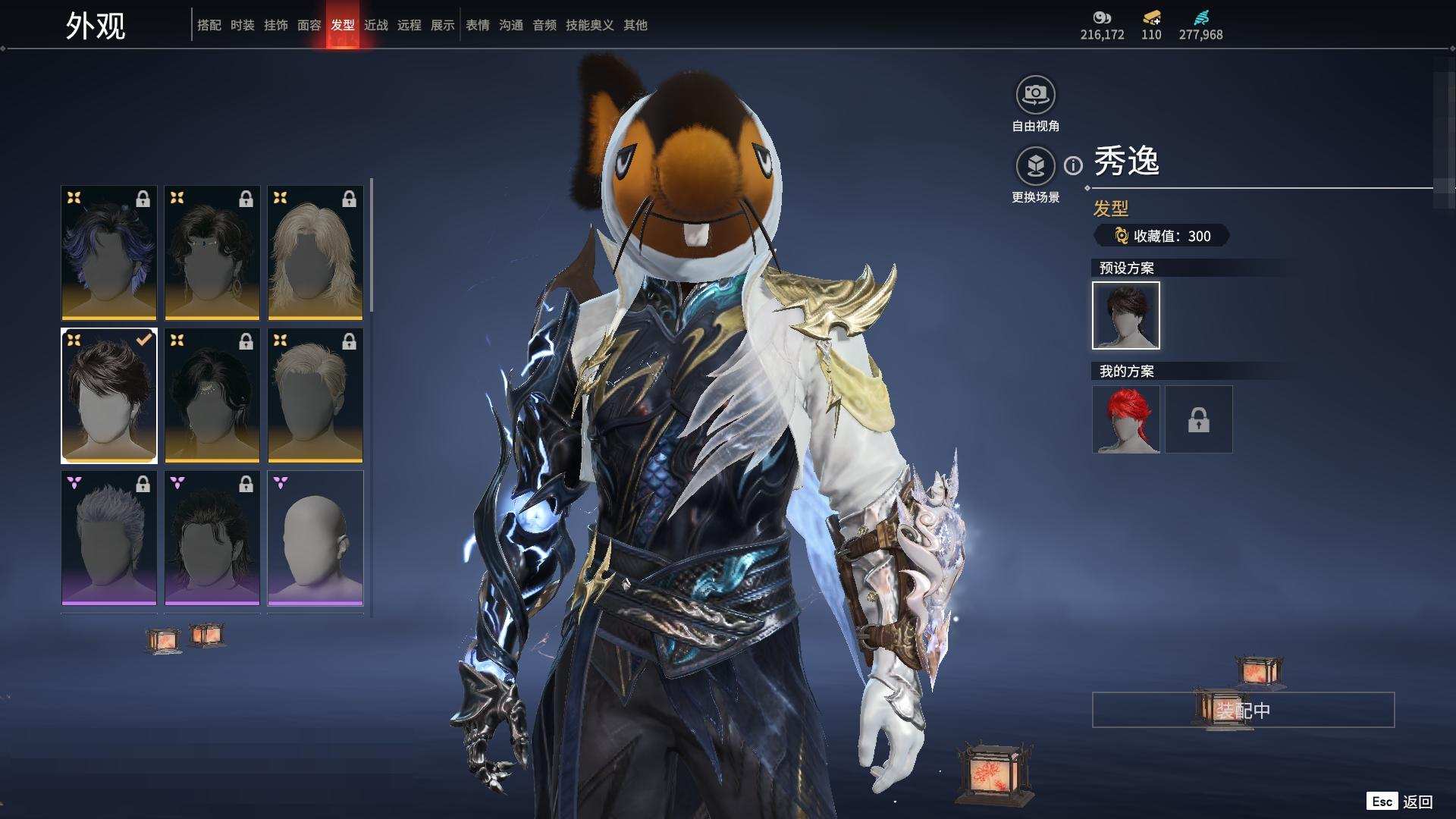Select the red hair saved preset
1456x819 pixels.
coord(1125,419)
